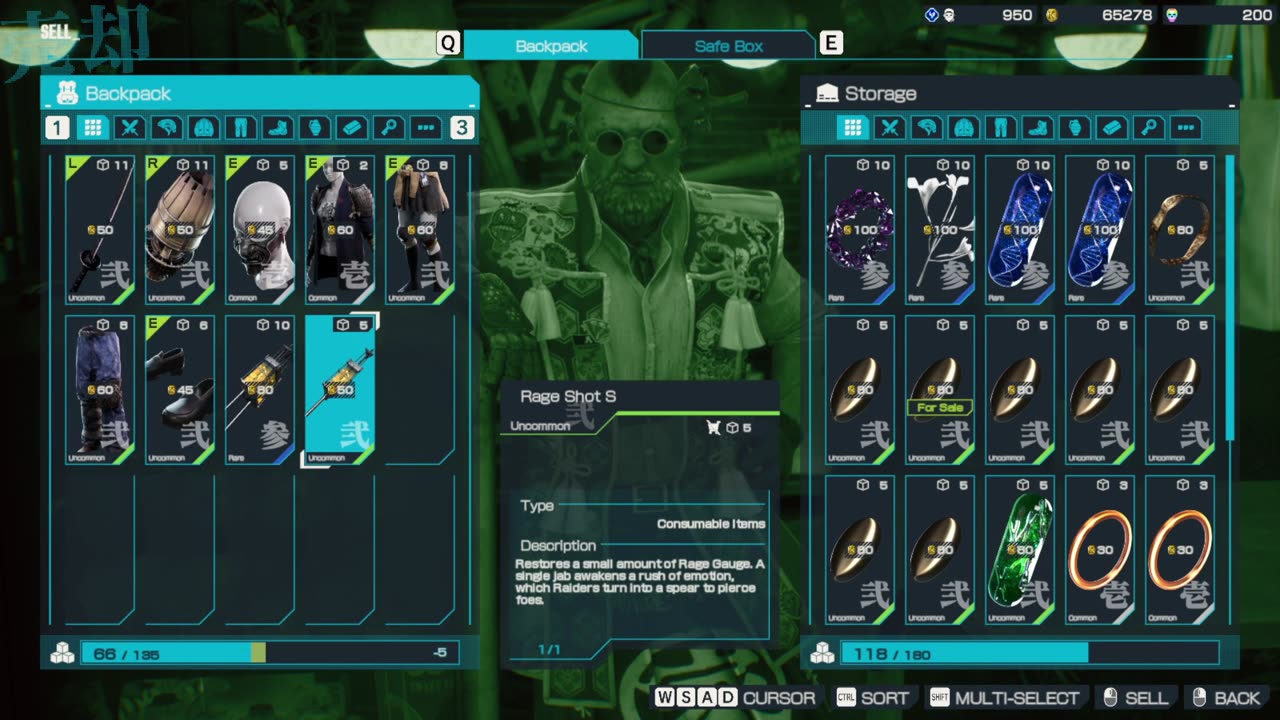Screen dimensions: 1280x720
Task: Filter Storage by pants icon
Action: coord(1001,128)
